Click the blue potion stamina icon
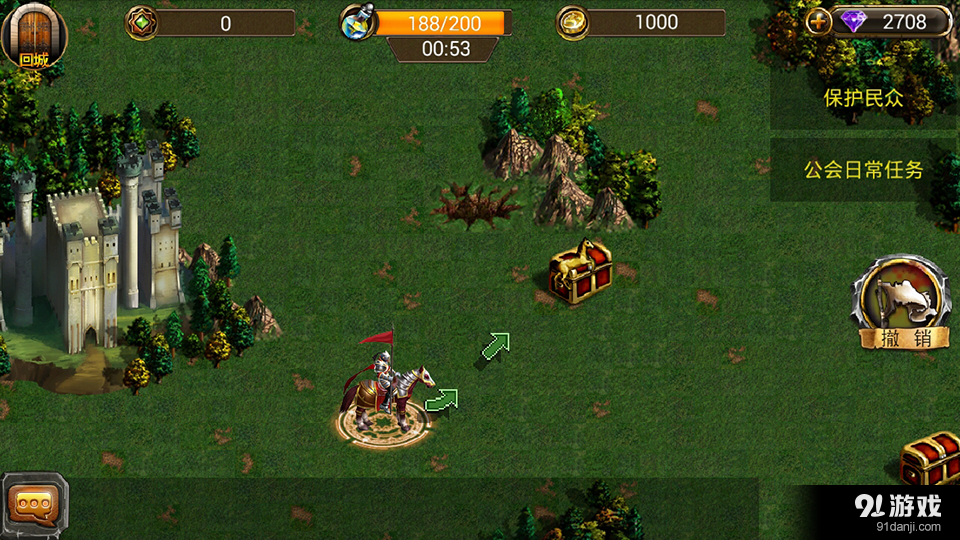 tap(357, 23)
